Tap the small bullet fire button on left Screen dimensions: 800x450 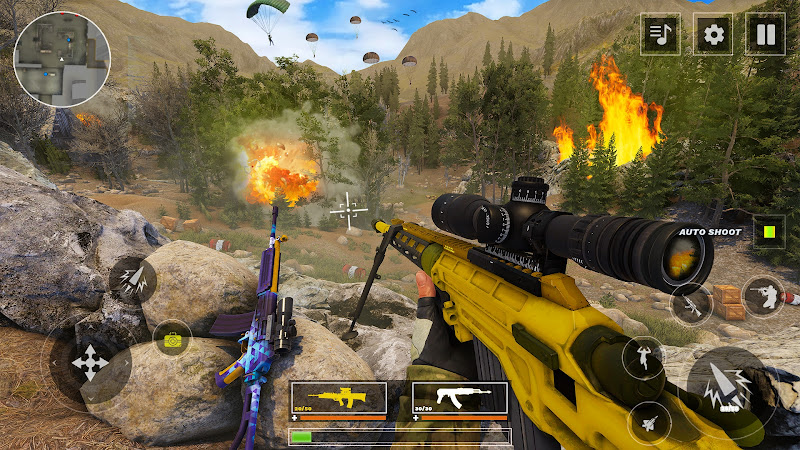click(132, 279)
